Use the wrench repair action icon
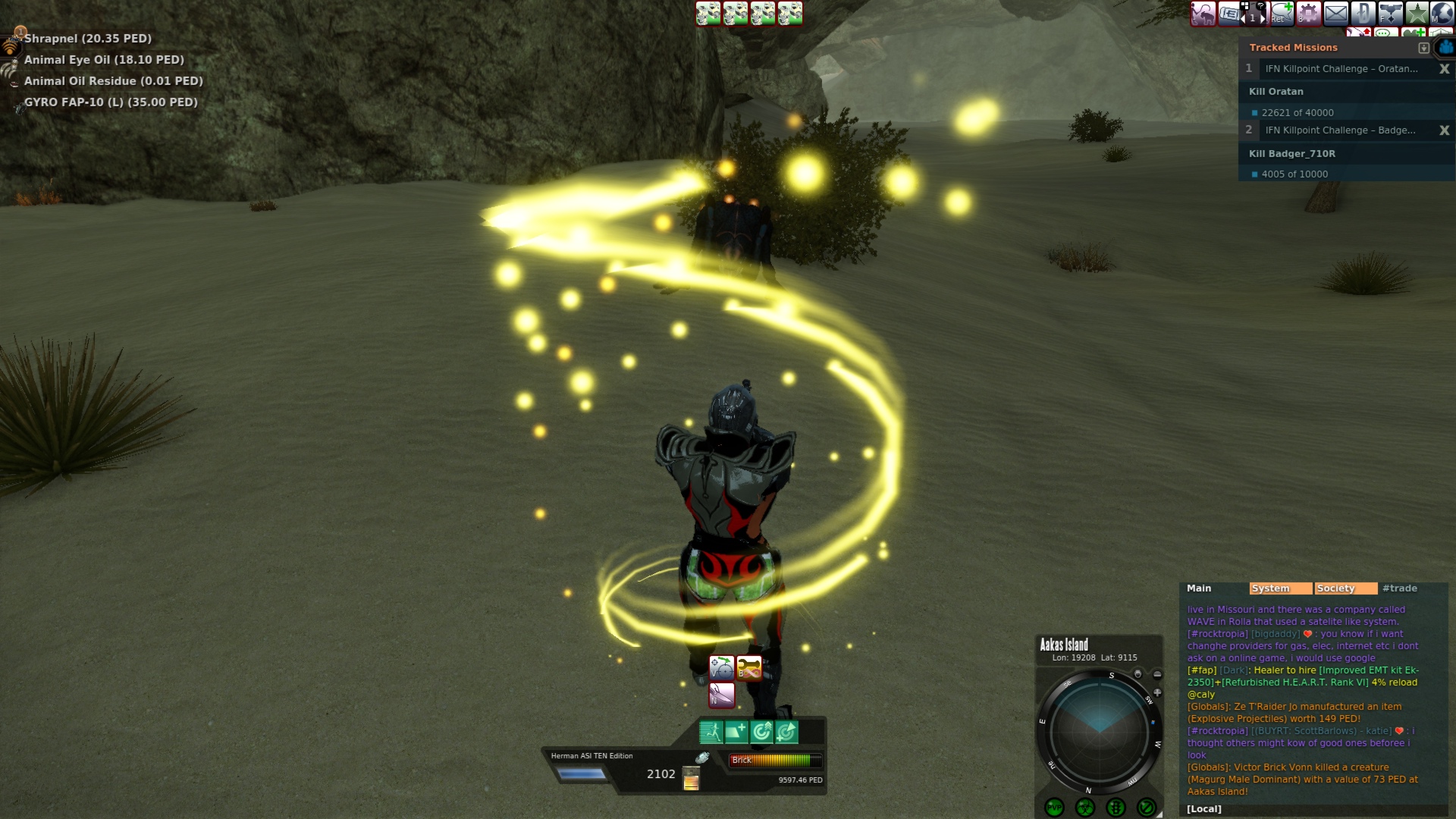The height and width of the screenshot is (819, 1456). tap(748, 667)
